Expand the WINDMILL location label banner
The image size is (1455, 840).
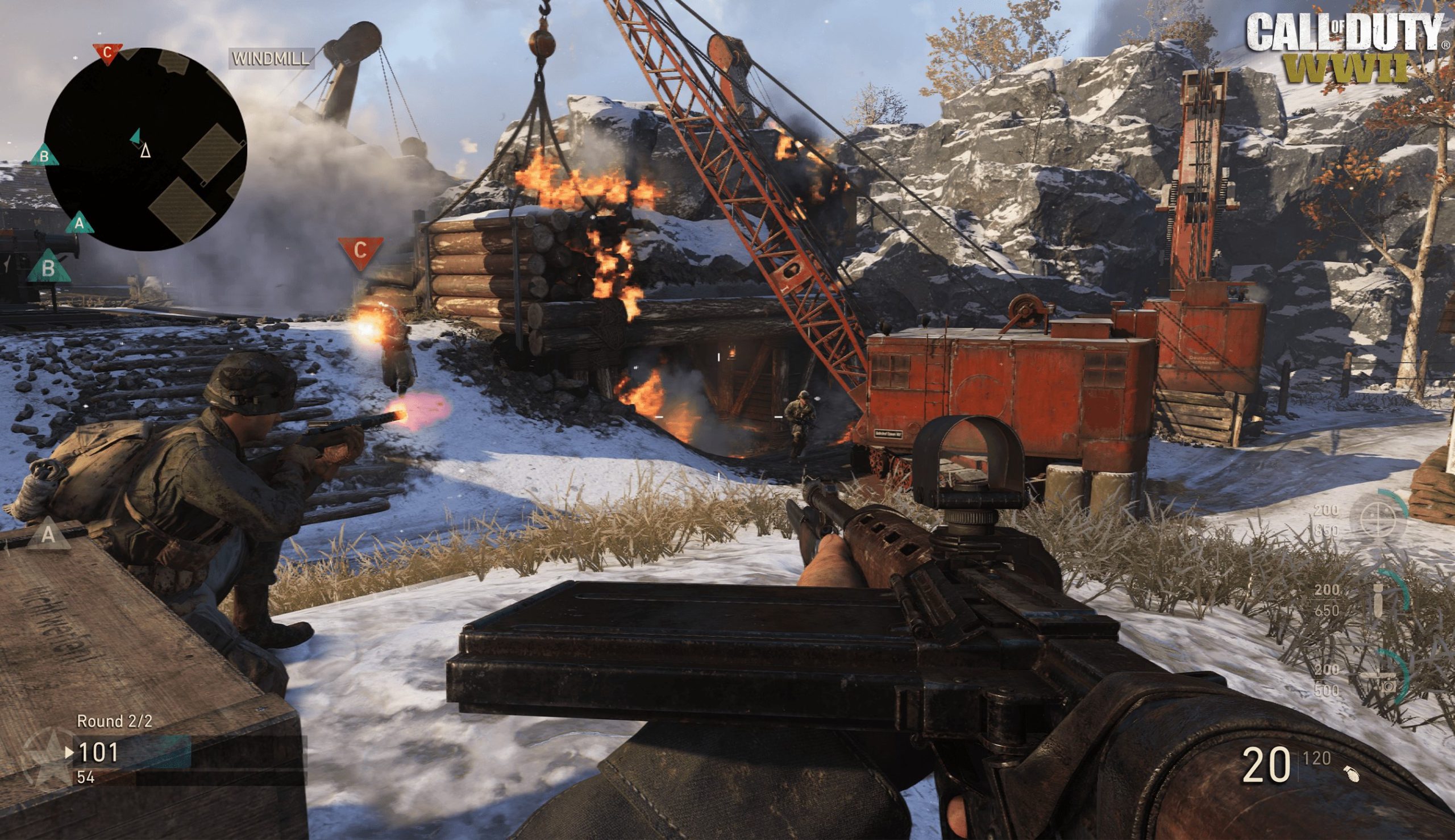[270, 59]
